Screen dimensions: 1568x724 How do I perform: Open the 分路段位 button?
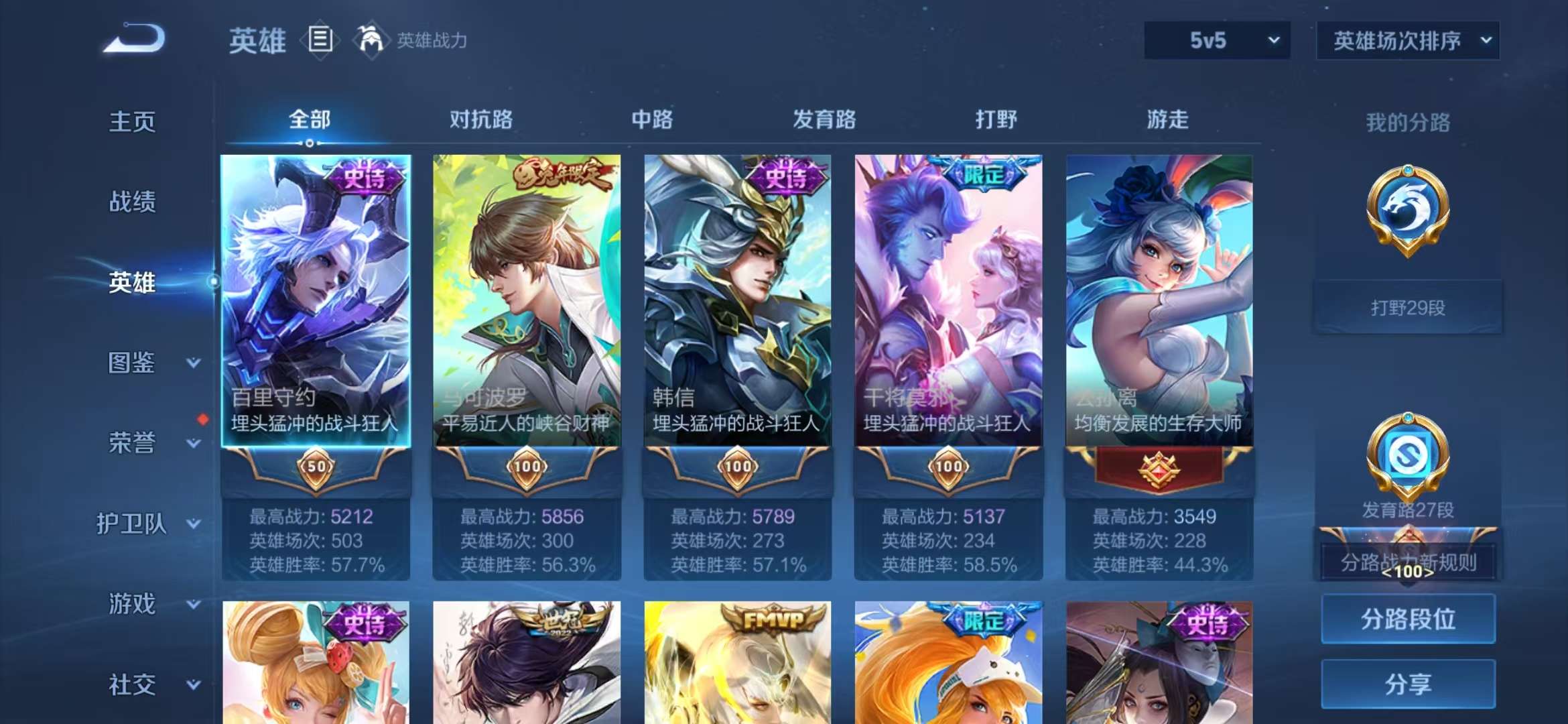pyautogui.click(x=1407, y=620)
